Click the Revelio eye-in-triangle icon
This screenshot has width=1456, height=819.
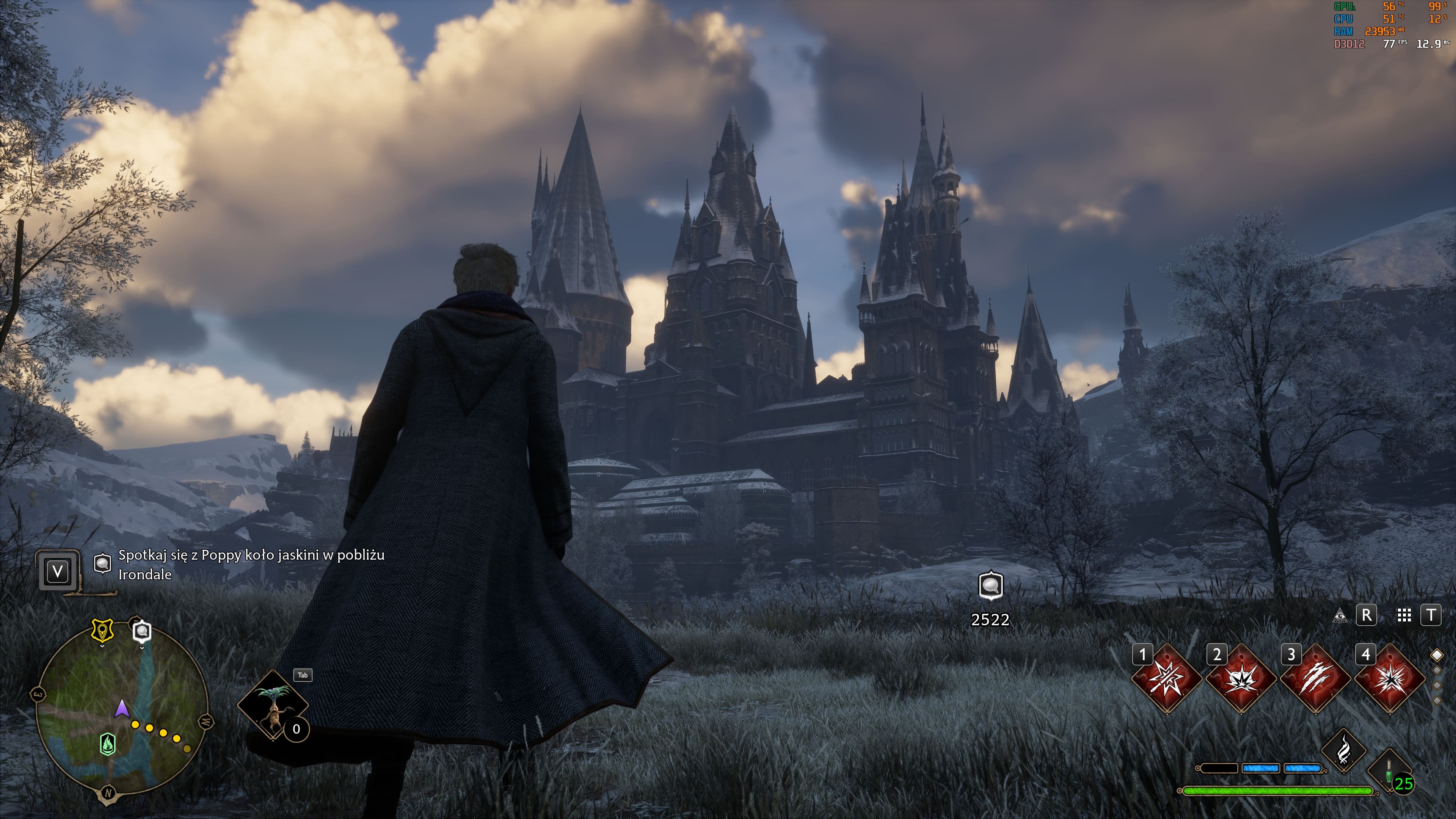pyautogui.click(x=1340, y=615)
